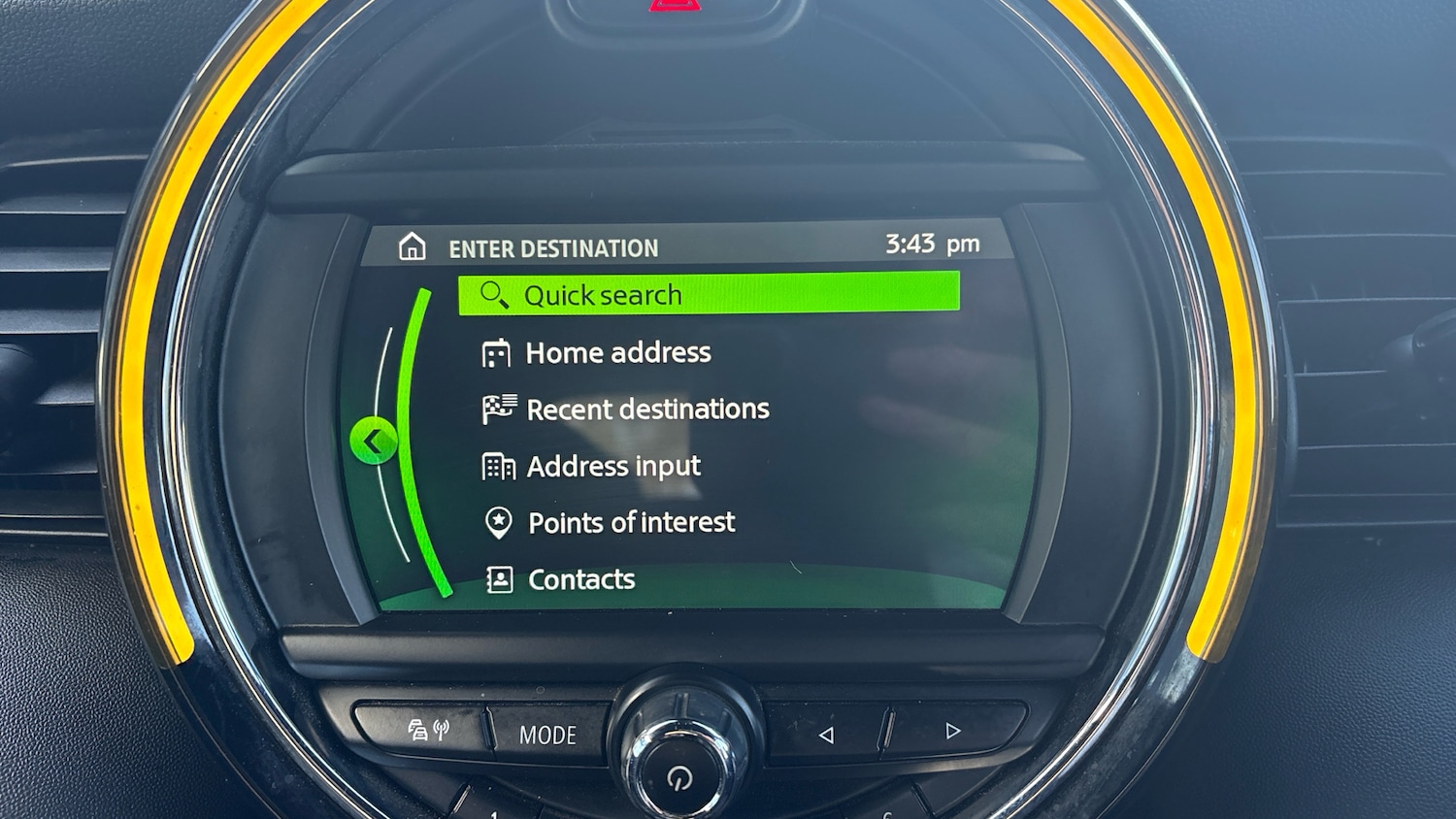Image resolution: width=1456 pixels, height=819 pixels.
Task: Open Home address destination
Action: tap(617, 353)
